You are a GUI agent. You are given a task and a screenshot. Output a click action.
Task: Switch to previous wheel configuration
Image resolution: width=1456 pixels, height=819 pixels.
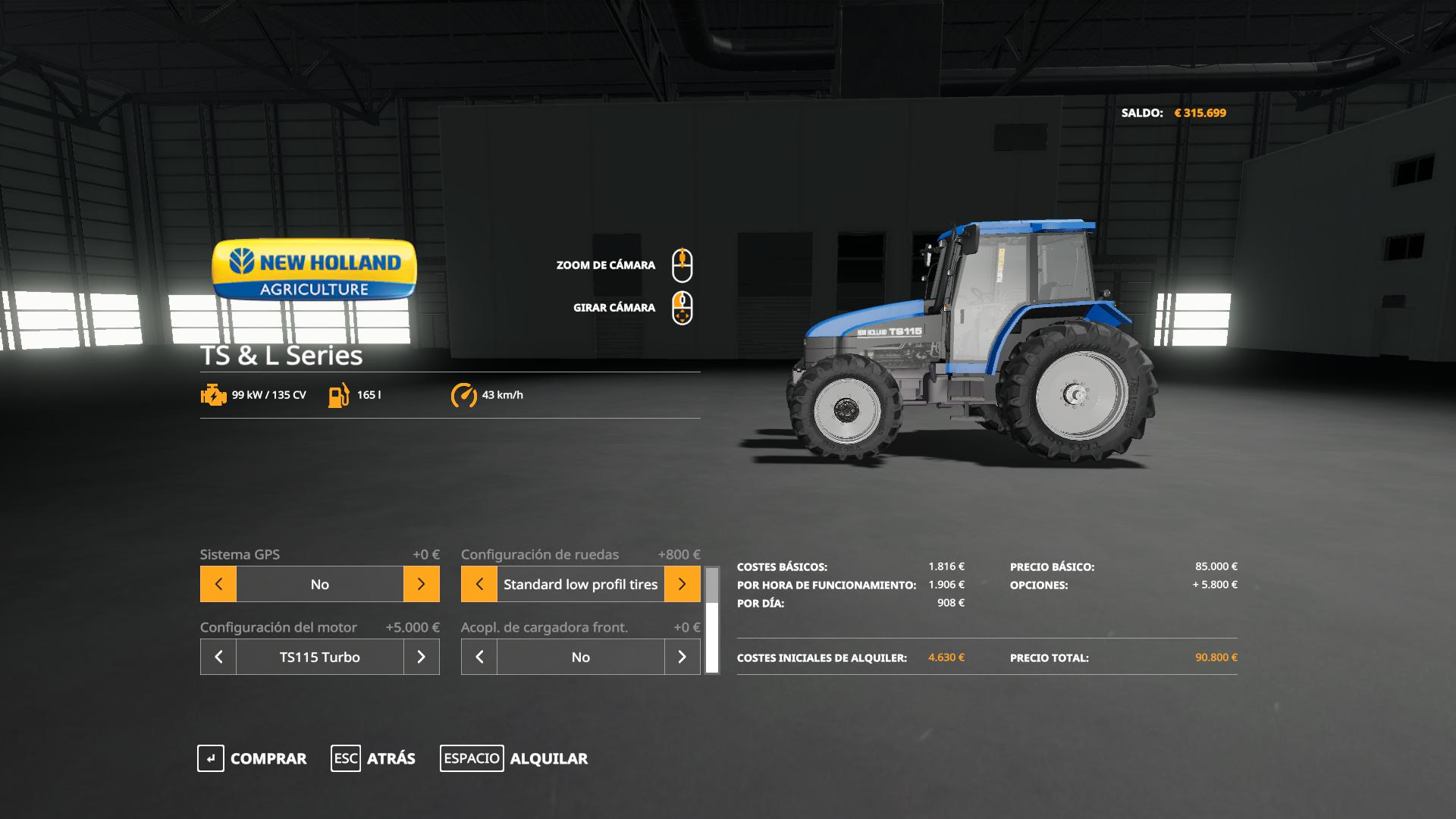pos(479,584)
